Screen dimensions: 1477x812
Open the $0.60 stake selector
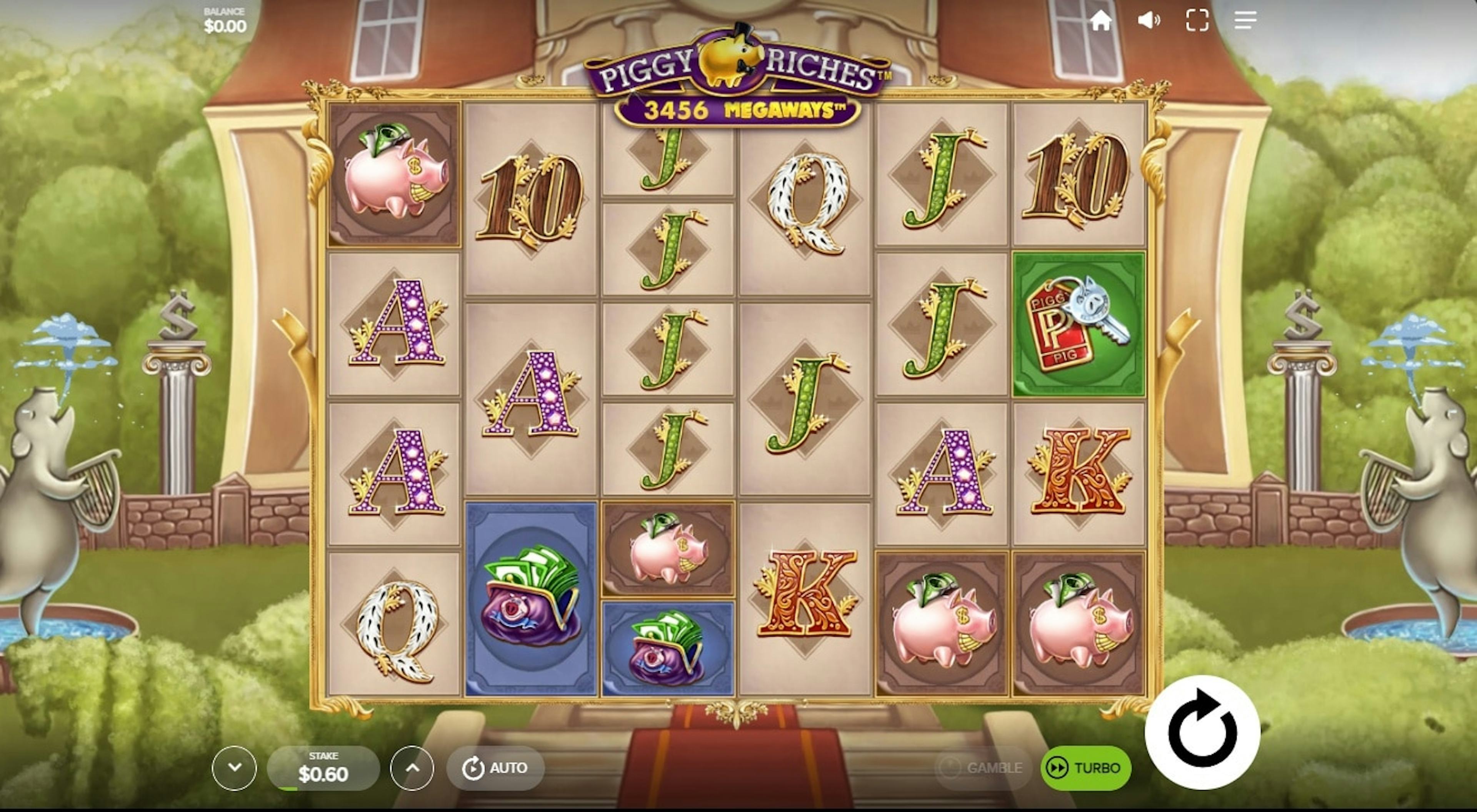click(323, 768)
